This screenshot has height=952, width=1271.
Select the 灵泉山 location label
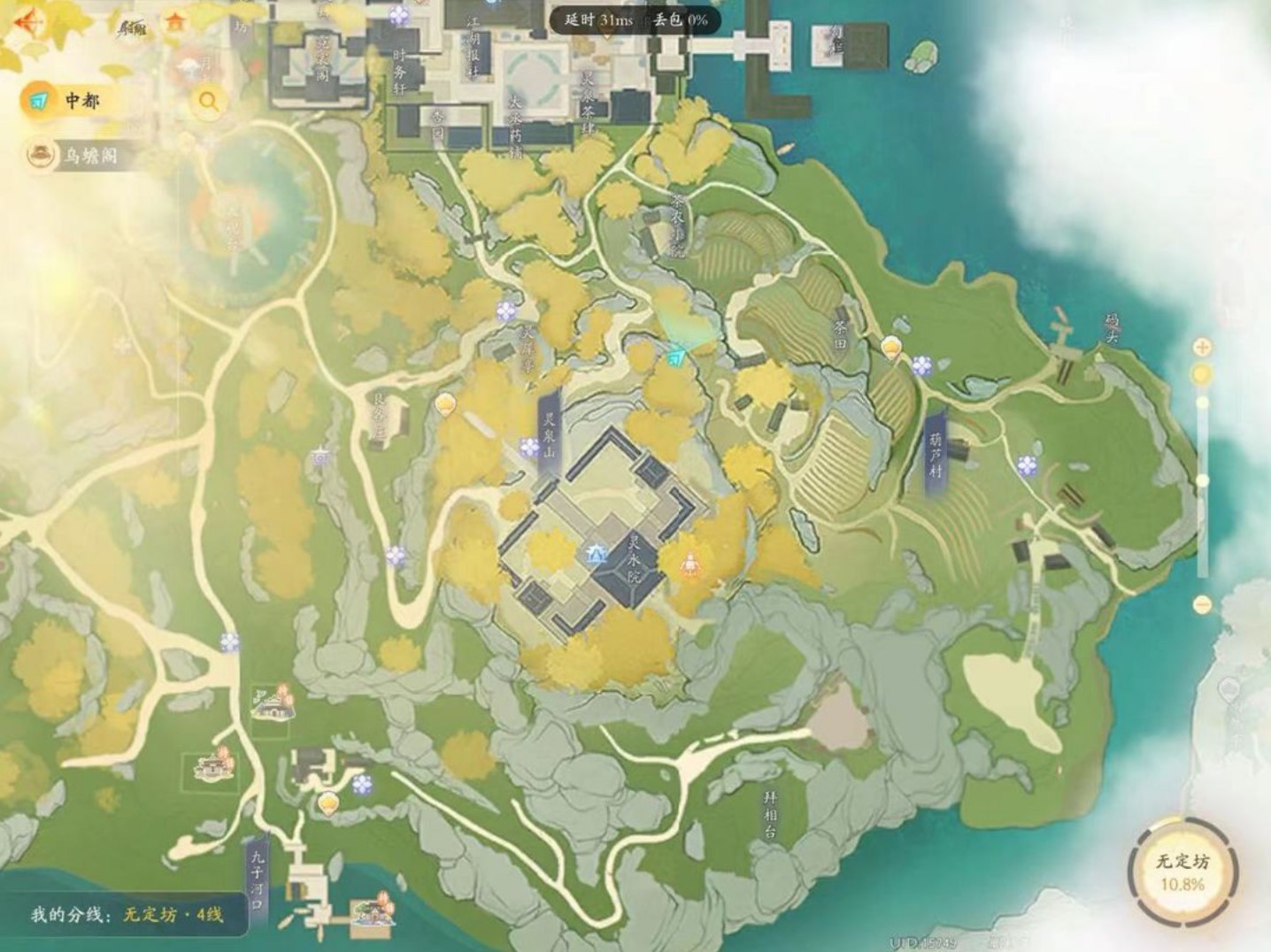[x=551, y=434]
